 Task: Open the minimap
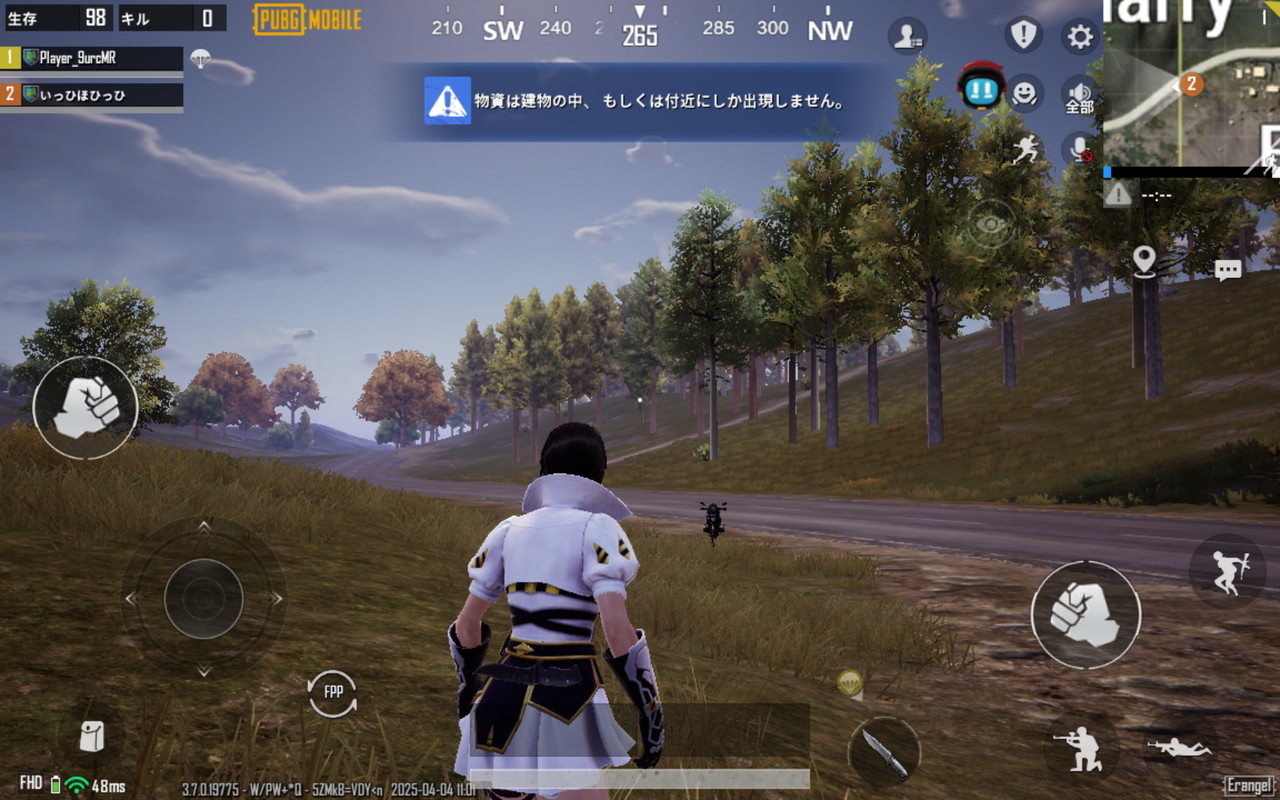coord(1192,84)
